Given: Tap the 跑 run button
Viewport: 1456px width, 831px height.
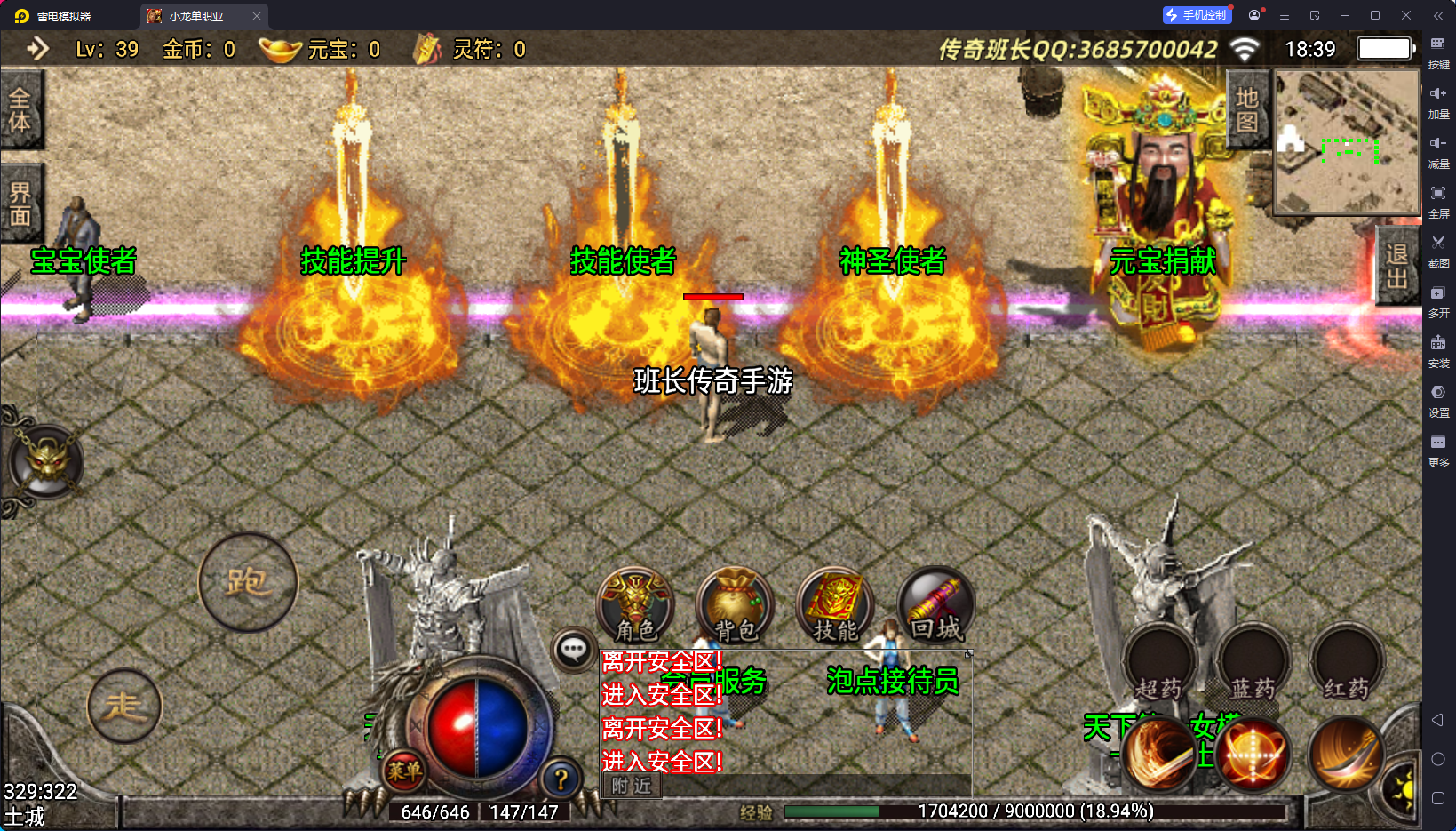Looking at the screenshot, I should click(x=248, y=582).
